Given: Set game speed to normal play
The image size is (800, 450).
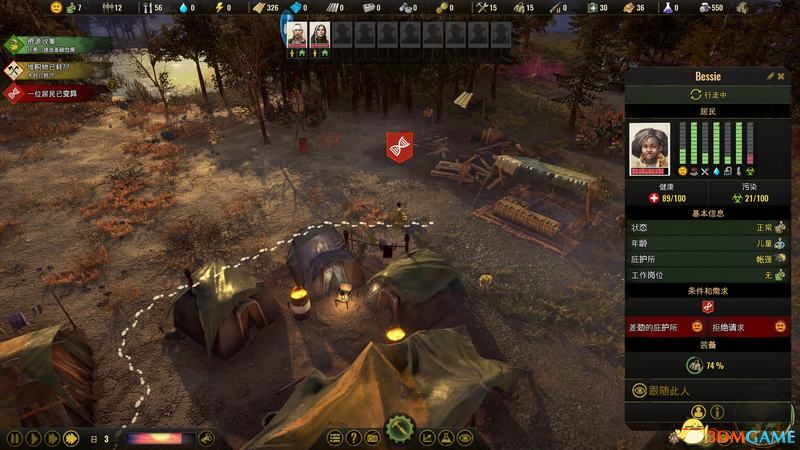Looking at the screenshot, I should (x=32, y=438).
